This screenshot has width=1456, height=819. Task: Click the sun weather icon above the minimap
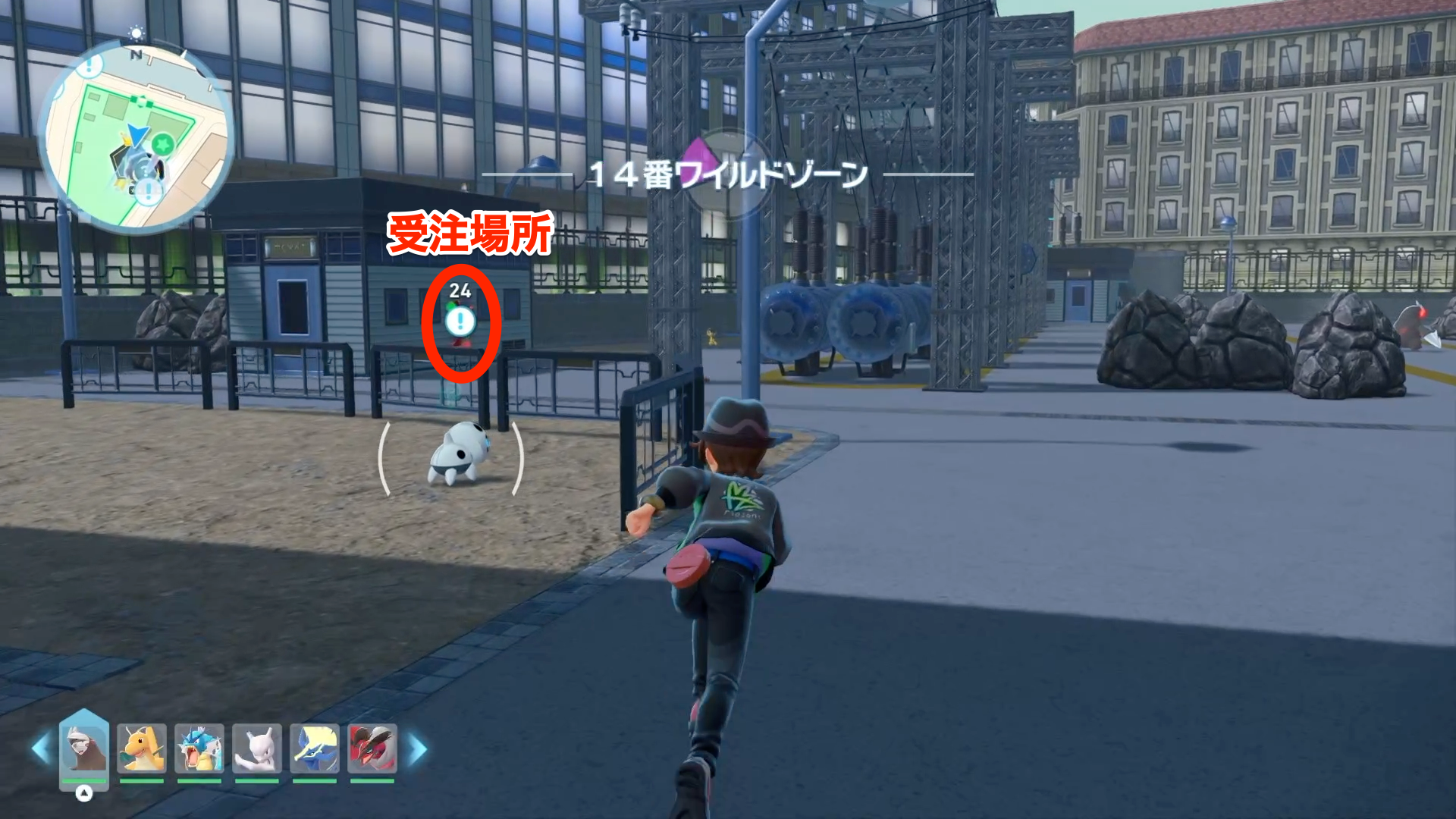136,32
